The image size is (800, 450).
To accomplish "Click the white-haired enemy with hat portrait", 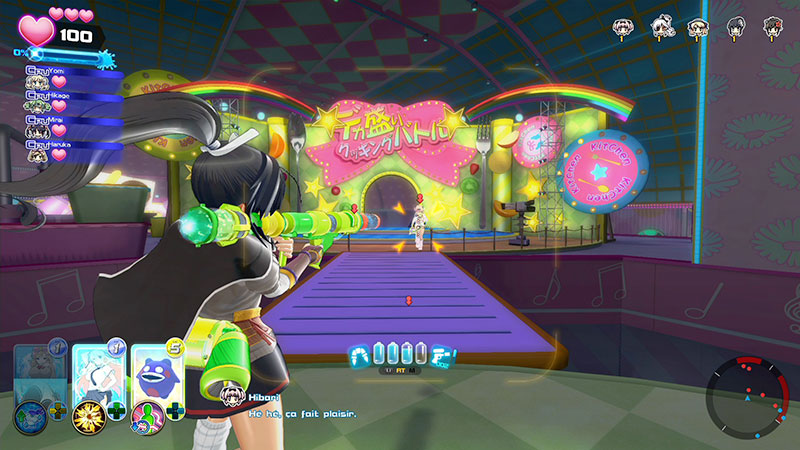I will pyautogui.click(x=662, y=27).
